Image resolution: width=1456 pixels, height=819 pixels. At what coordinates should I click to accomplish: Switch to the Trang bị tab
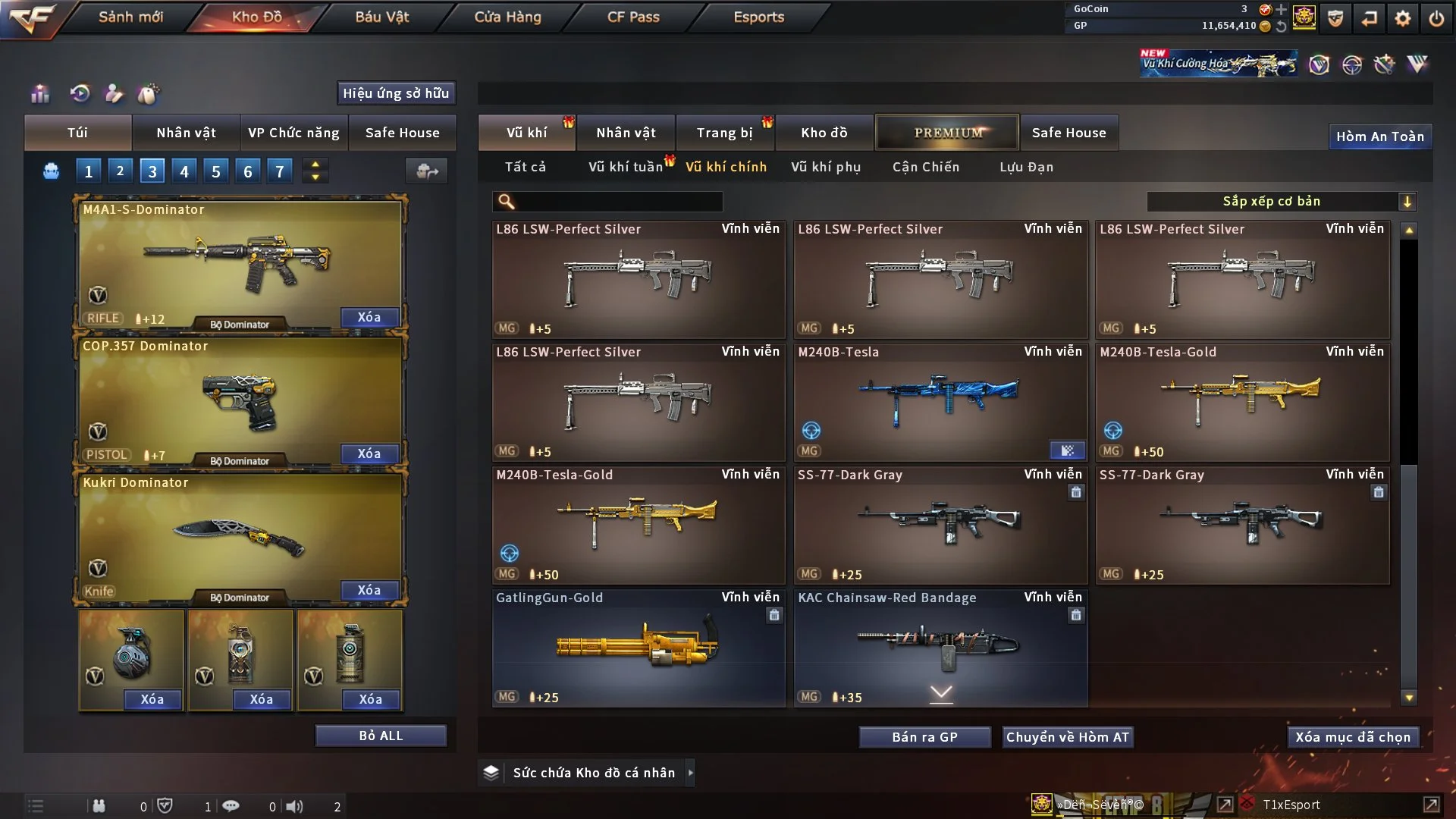pyautogui.click(x=724, y=133)
